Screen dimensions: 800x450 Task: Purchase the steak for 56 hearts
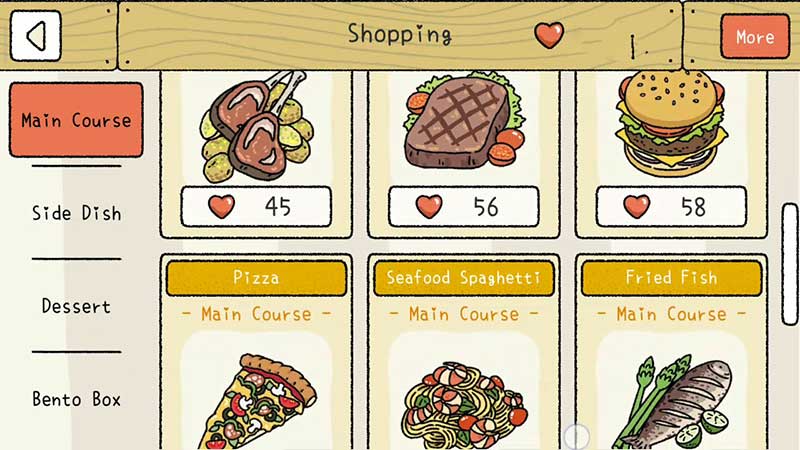463,207
